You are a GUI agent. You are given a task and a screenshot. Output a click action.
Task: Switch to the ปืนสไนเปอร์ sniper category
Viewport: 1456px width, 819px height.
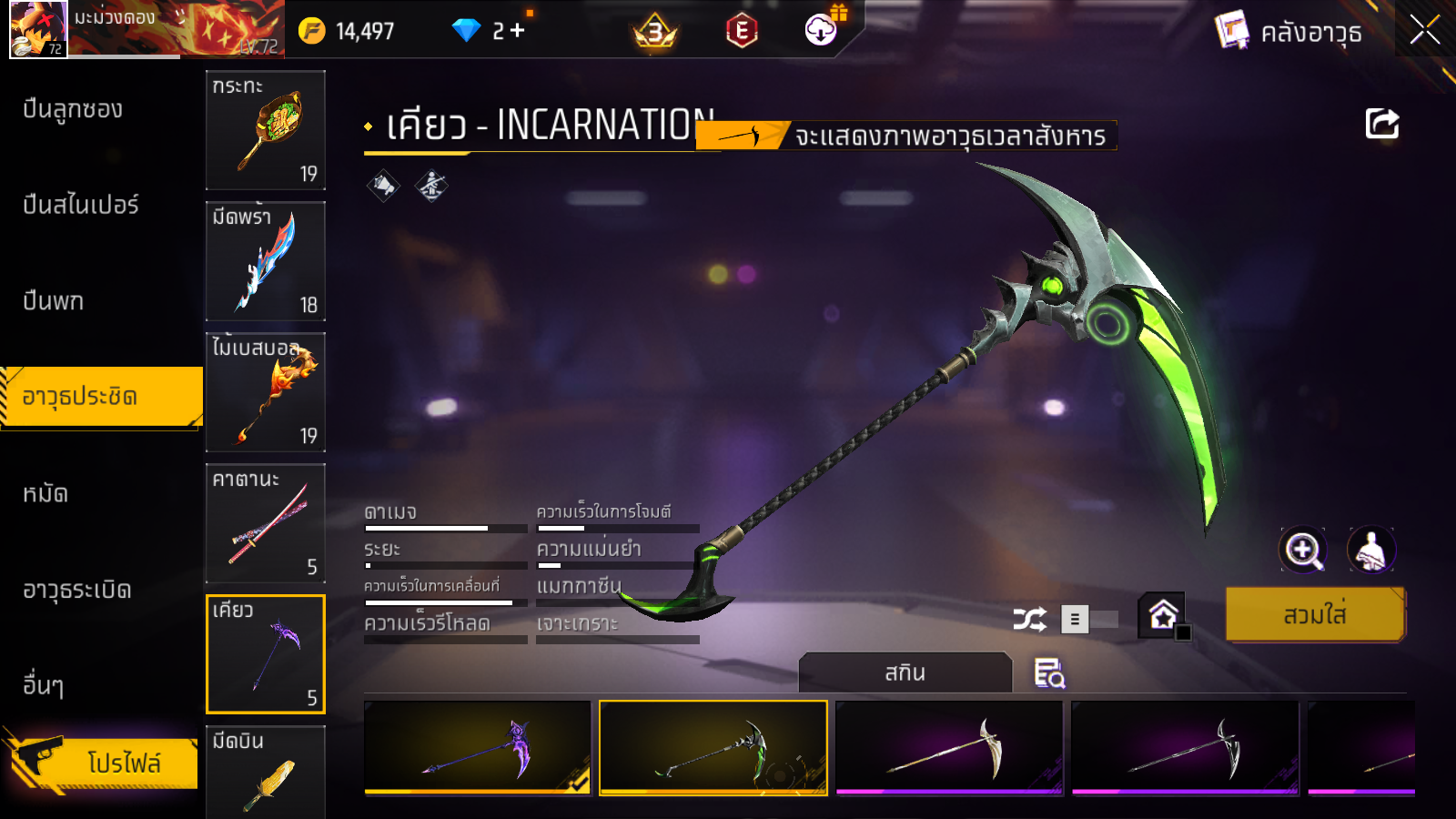(81, 205)
